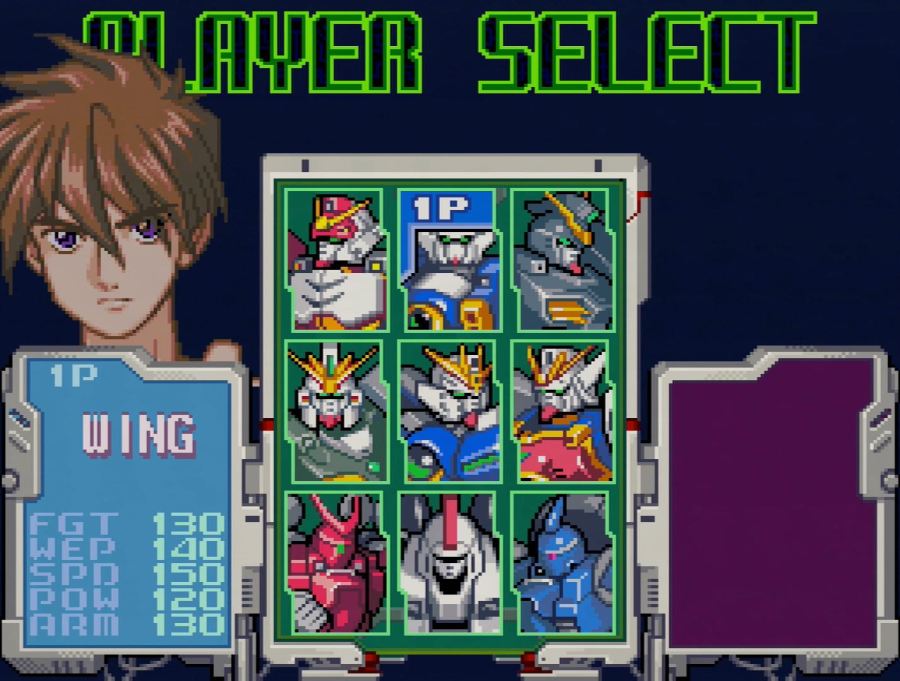
Task: Select the white Sandrock portrait with green cloak
Action: [x=334, y=410]
